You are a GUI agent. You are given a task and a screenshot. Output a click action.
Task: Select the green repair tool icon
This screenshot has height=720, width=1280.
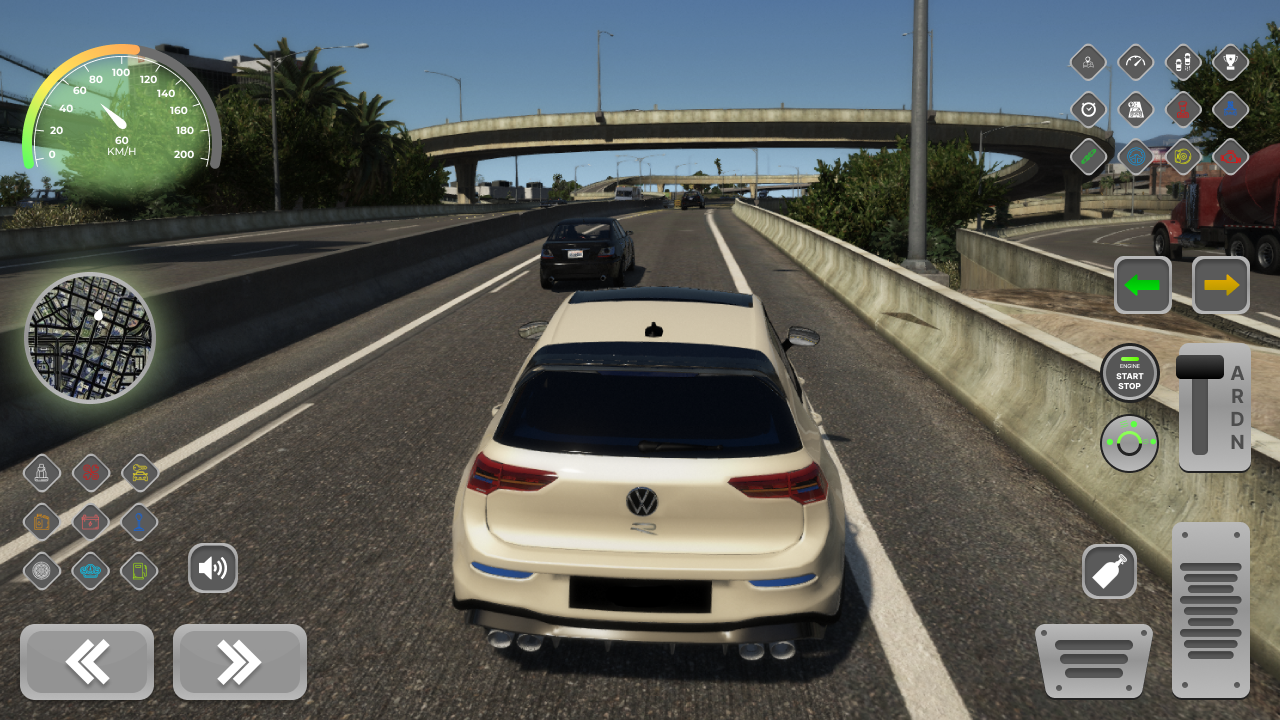click(x=1088, y=157)
